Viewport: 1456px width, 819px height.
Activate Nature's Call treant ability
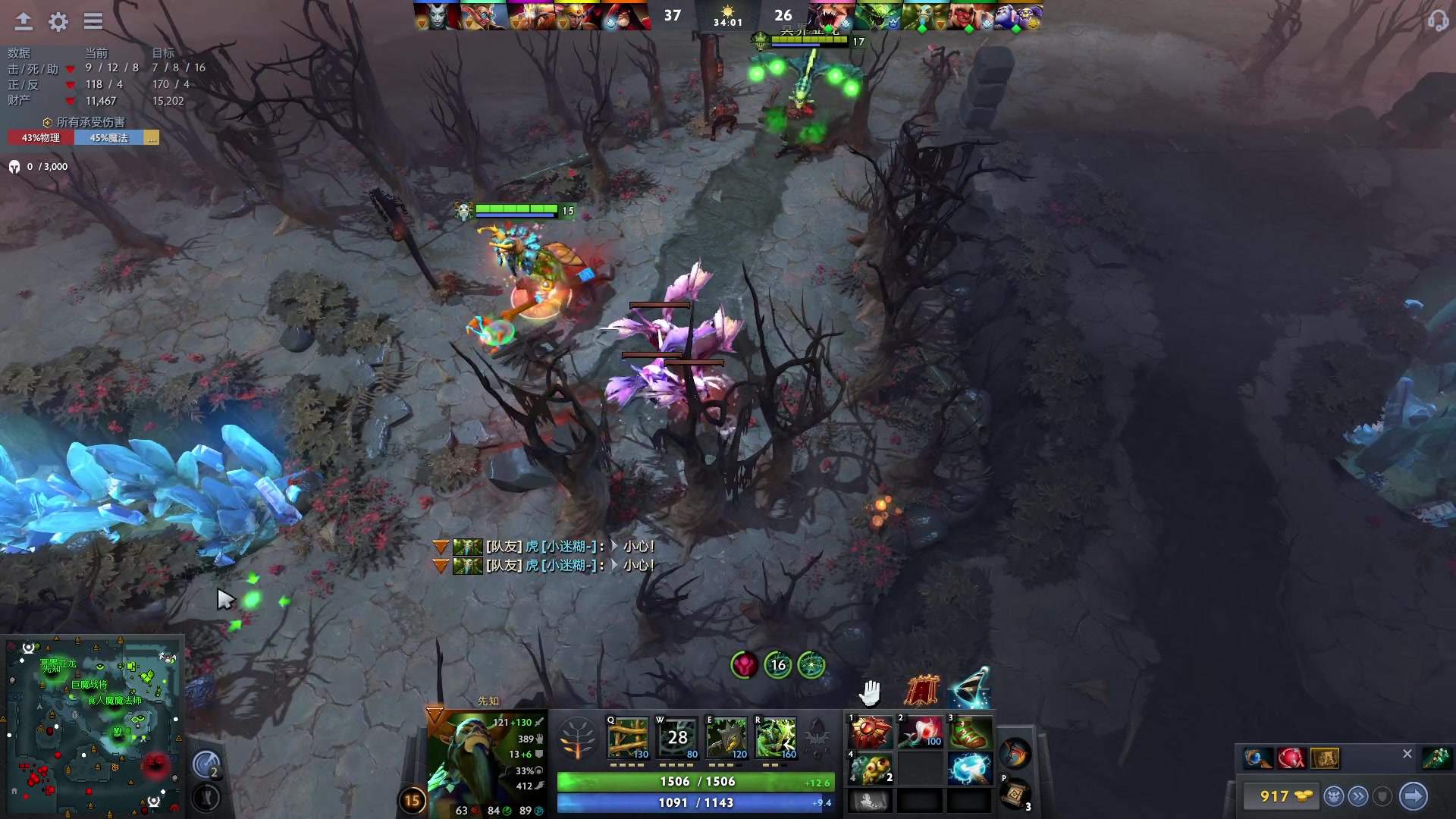[726, 736]
